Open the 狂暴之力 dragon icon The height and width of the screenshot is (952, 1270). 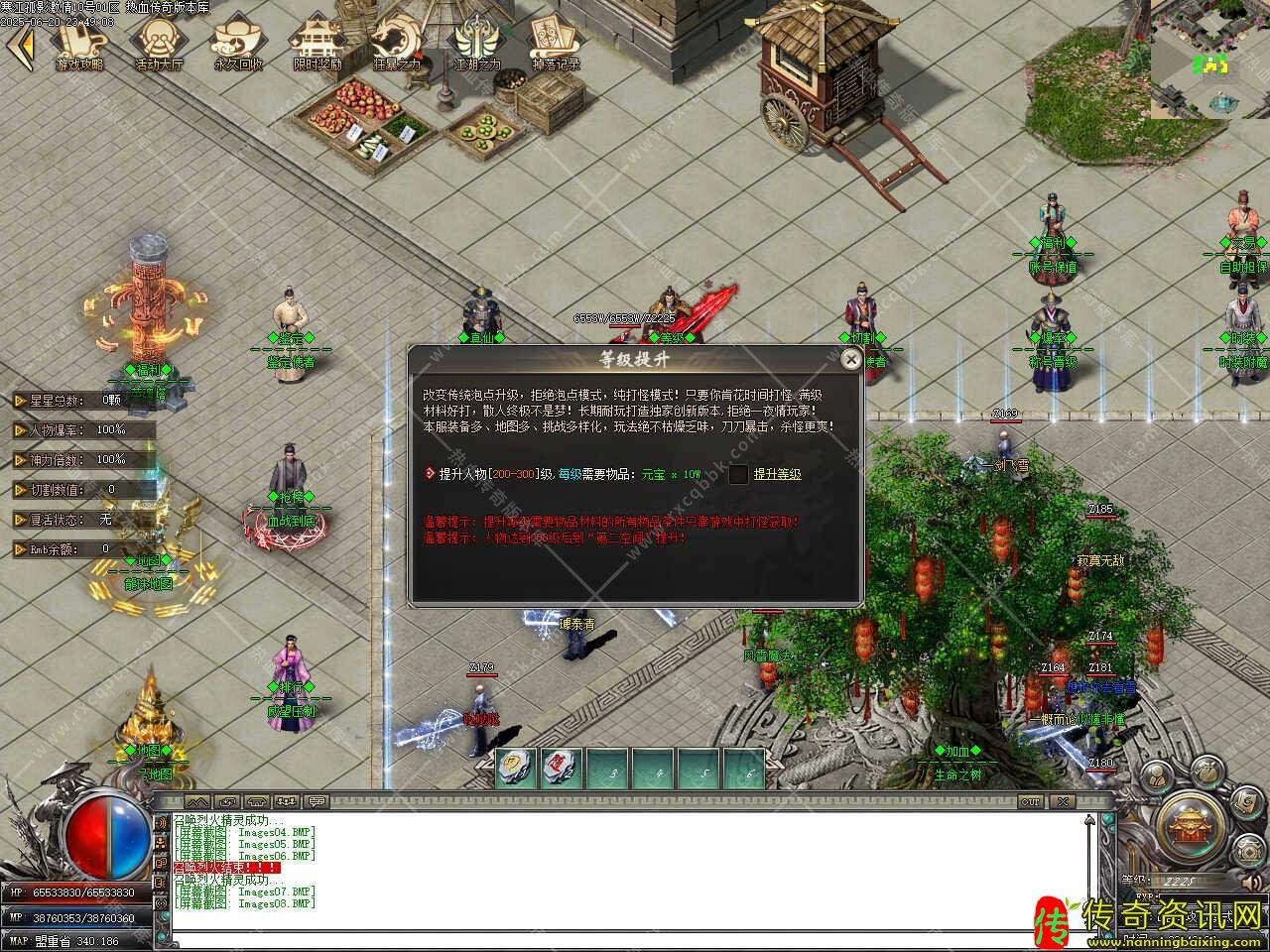coord(397,43)
